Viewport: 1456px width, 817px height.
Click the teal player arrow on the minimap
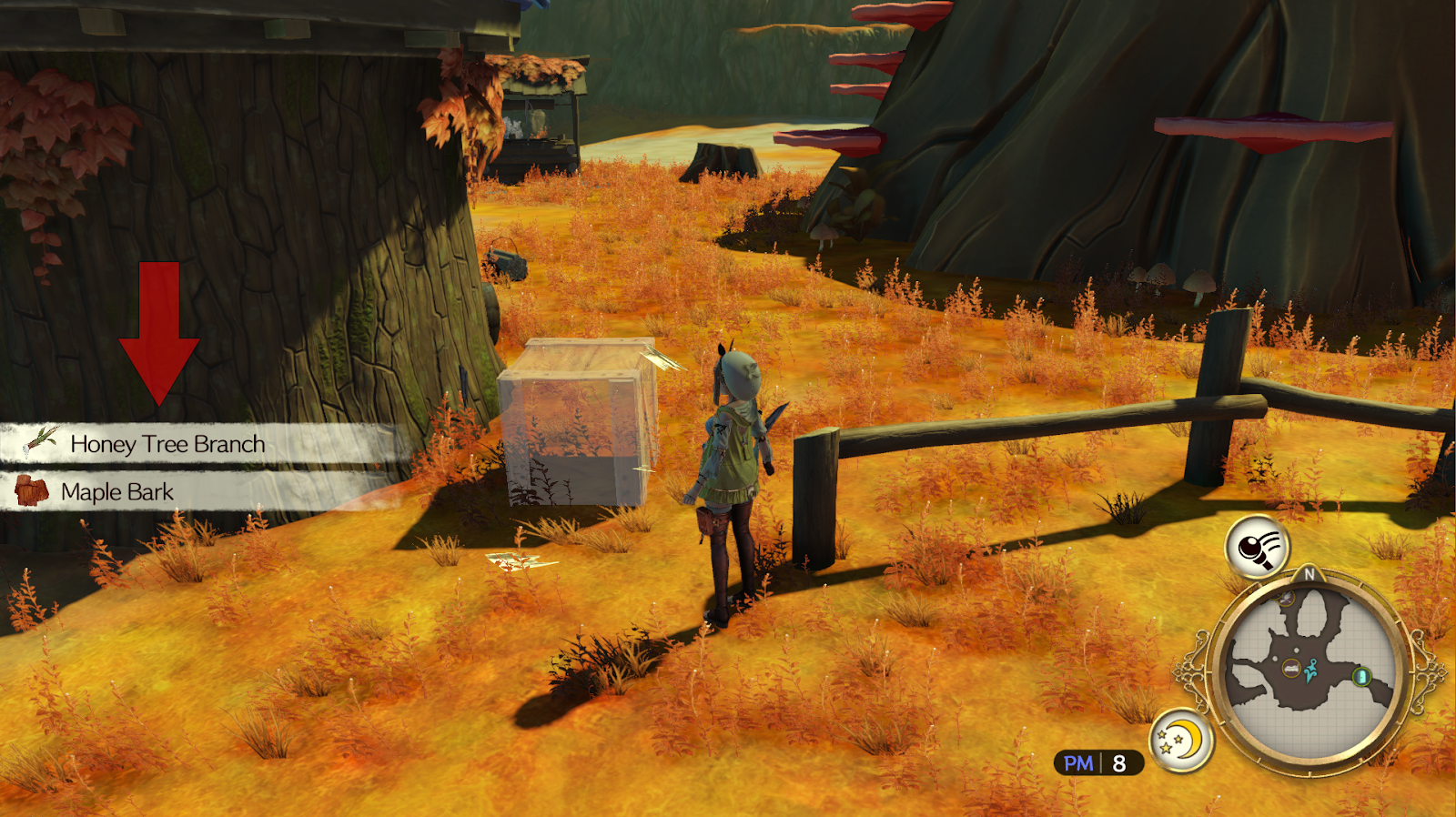(1310, 671)
